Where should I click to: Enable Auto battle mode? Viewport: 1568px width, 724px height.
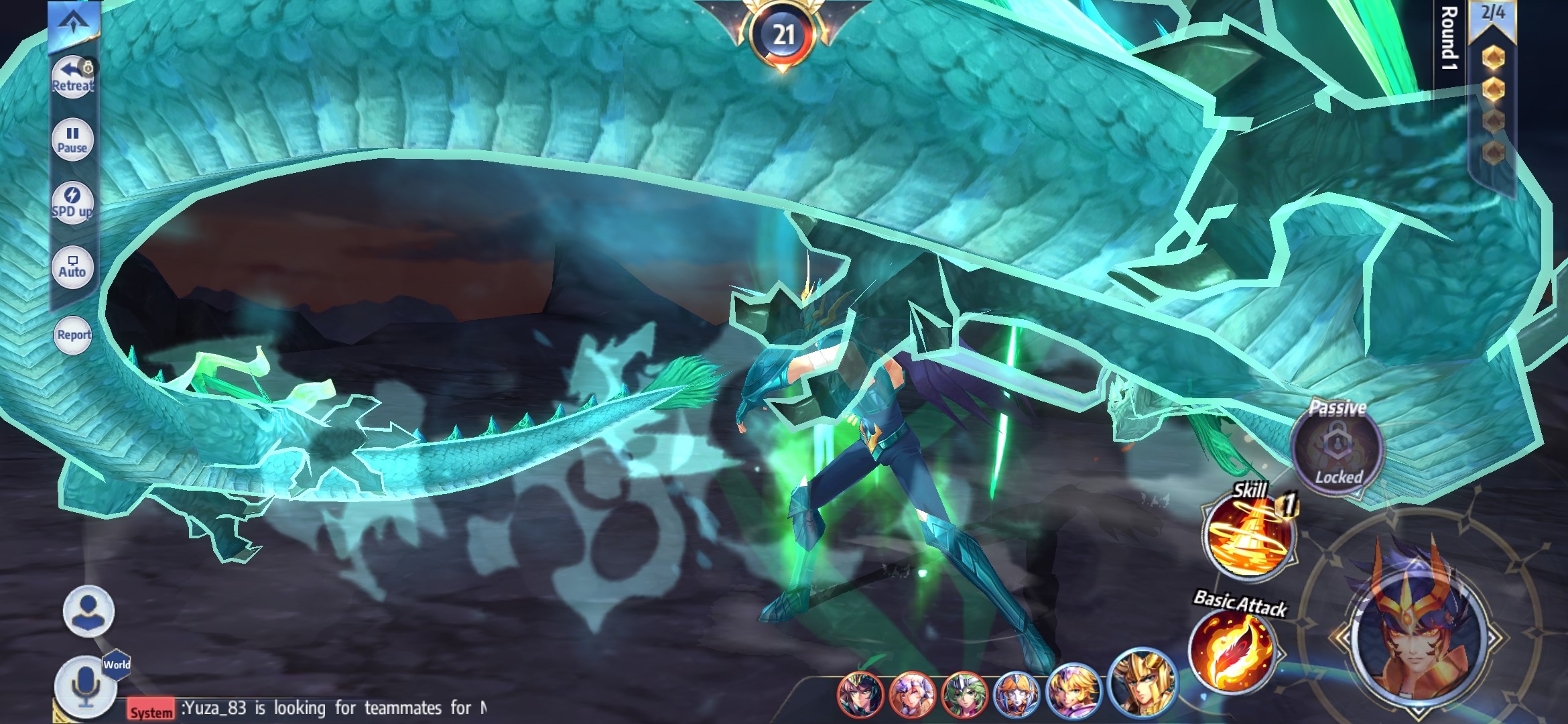72,266
